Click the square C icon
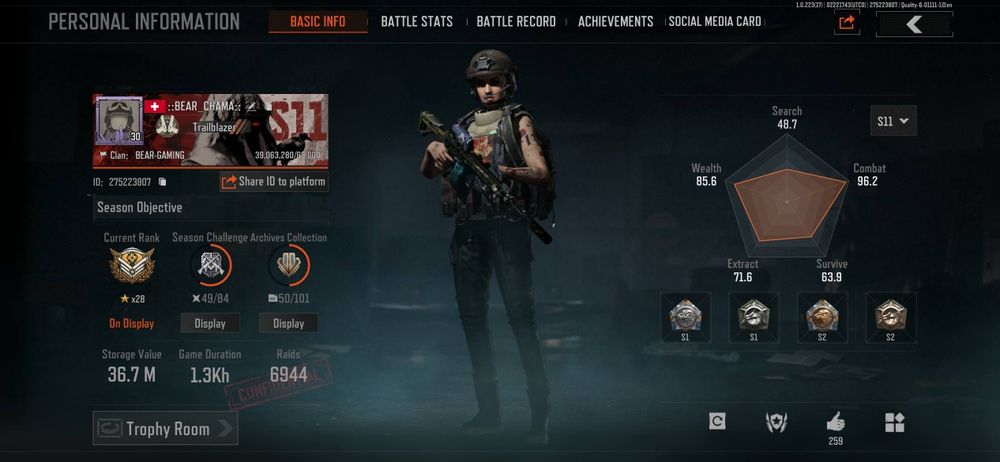 click(x=717, y=422)
